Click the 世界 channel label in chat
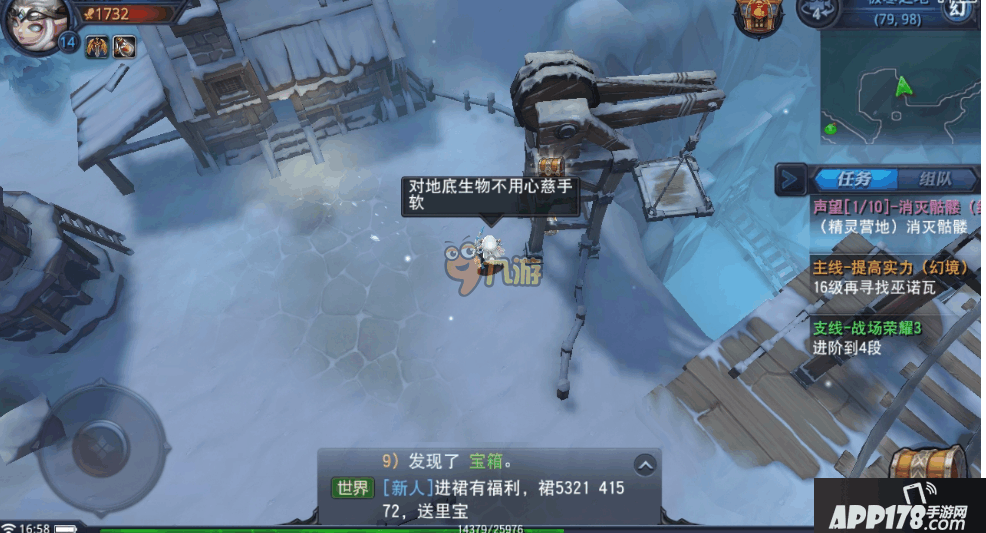The width and height of the screenshot is (986, 533). click(352, 489)
